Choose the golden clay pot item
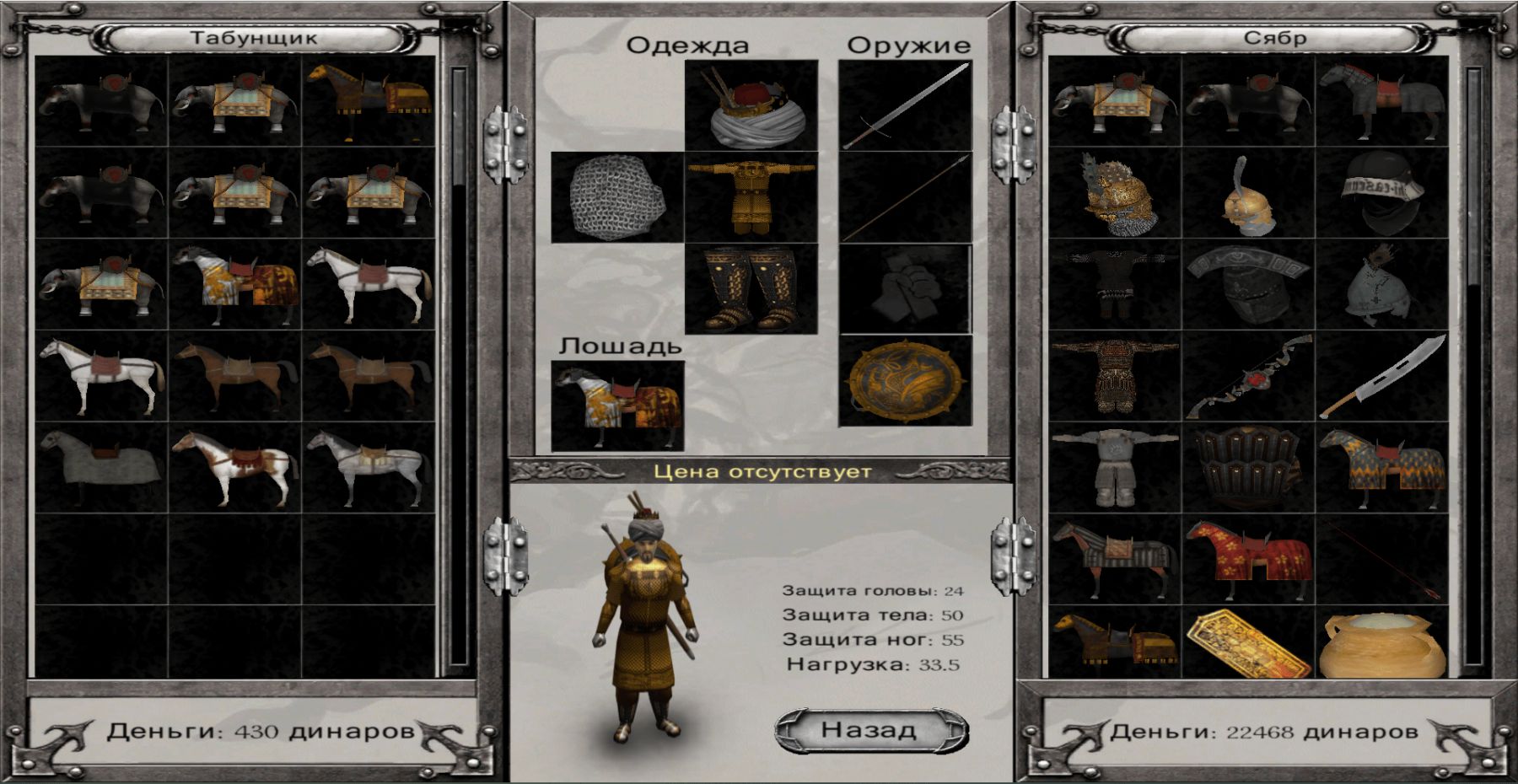Screen dimensions: 1518x784 coord(1381,647)
